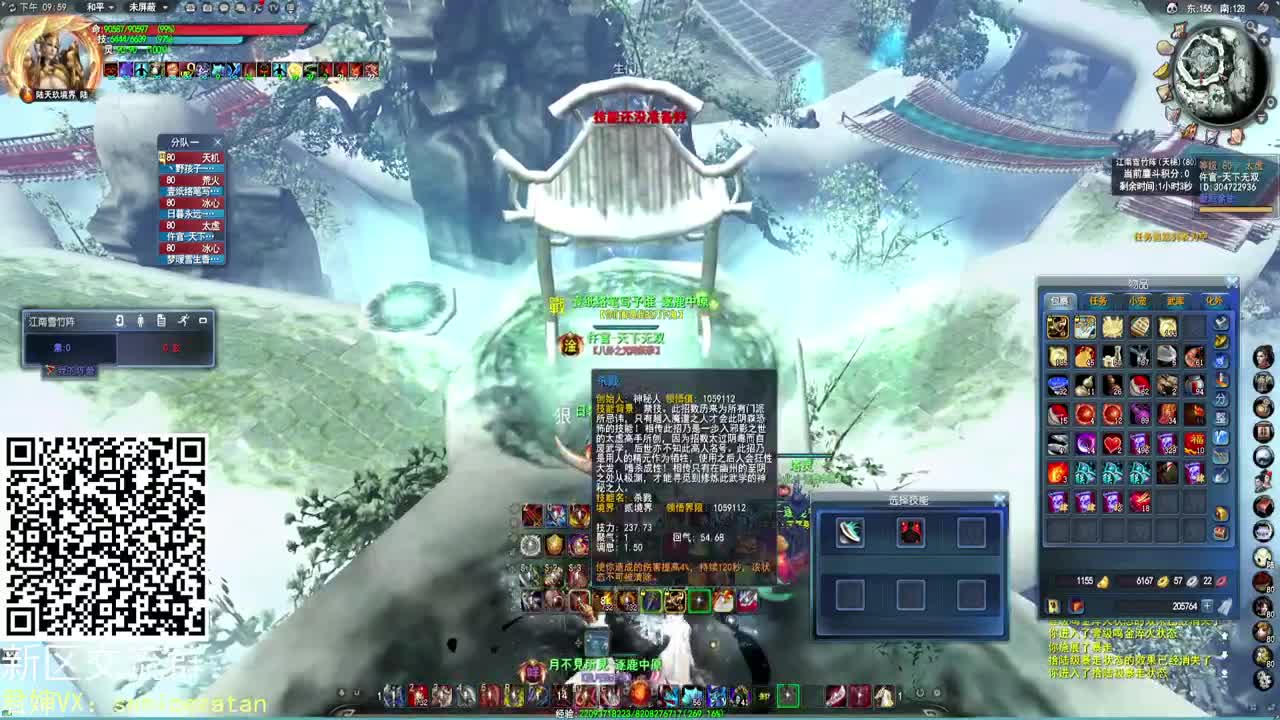Click the + expander next to the money counter
The width and height of the screenshot is (1280, 720).
click(1208, 604)
